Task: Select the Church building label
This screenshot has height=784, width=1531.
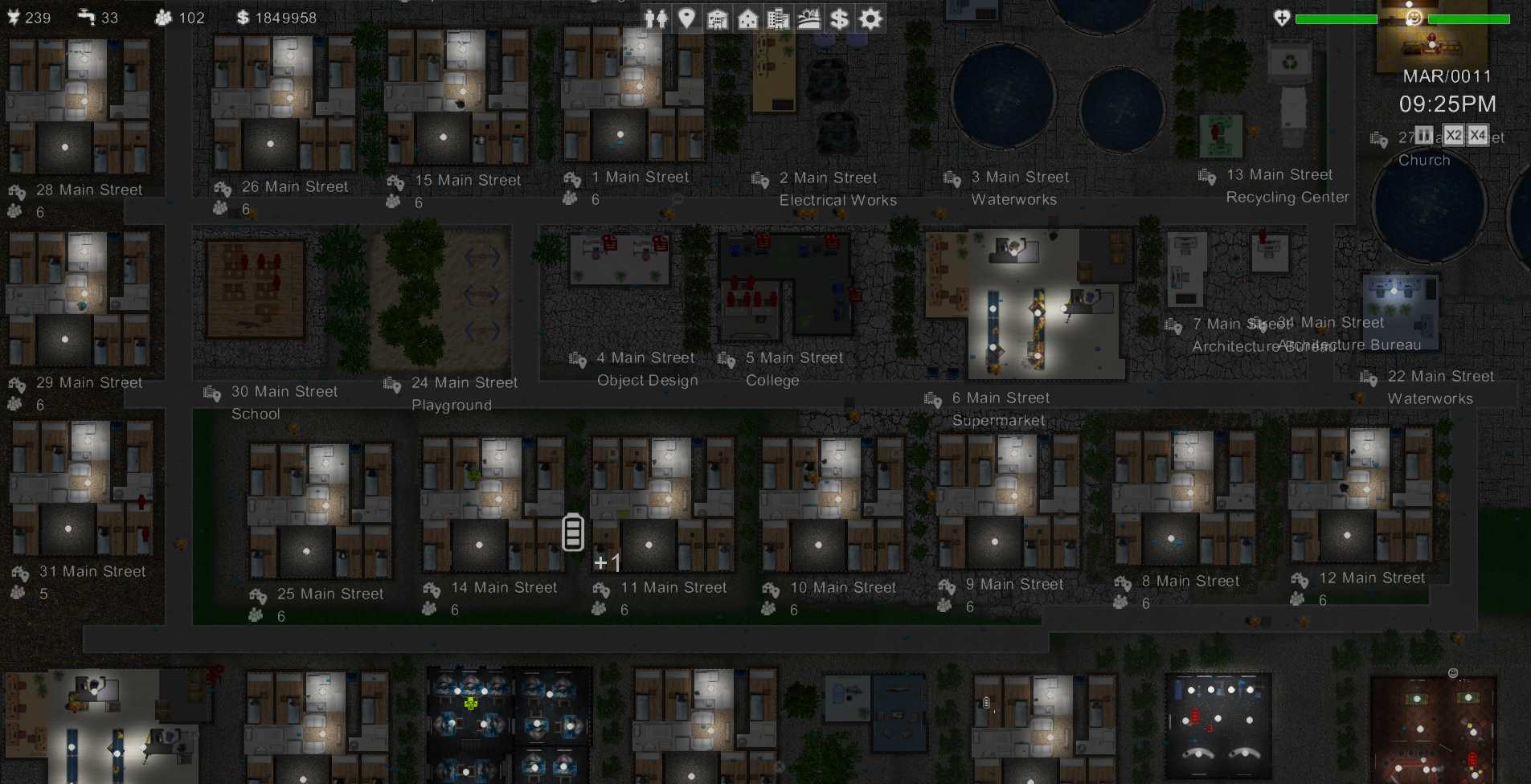Action: tap(1424, 160)
